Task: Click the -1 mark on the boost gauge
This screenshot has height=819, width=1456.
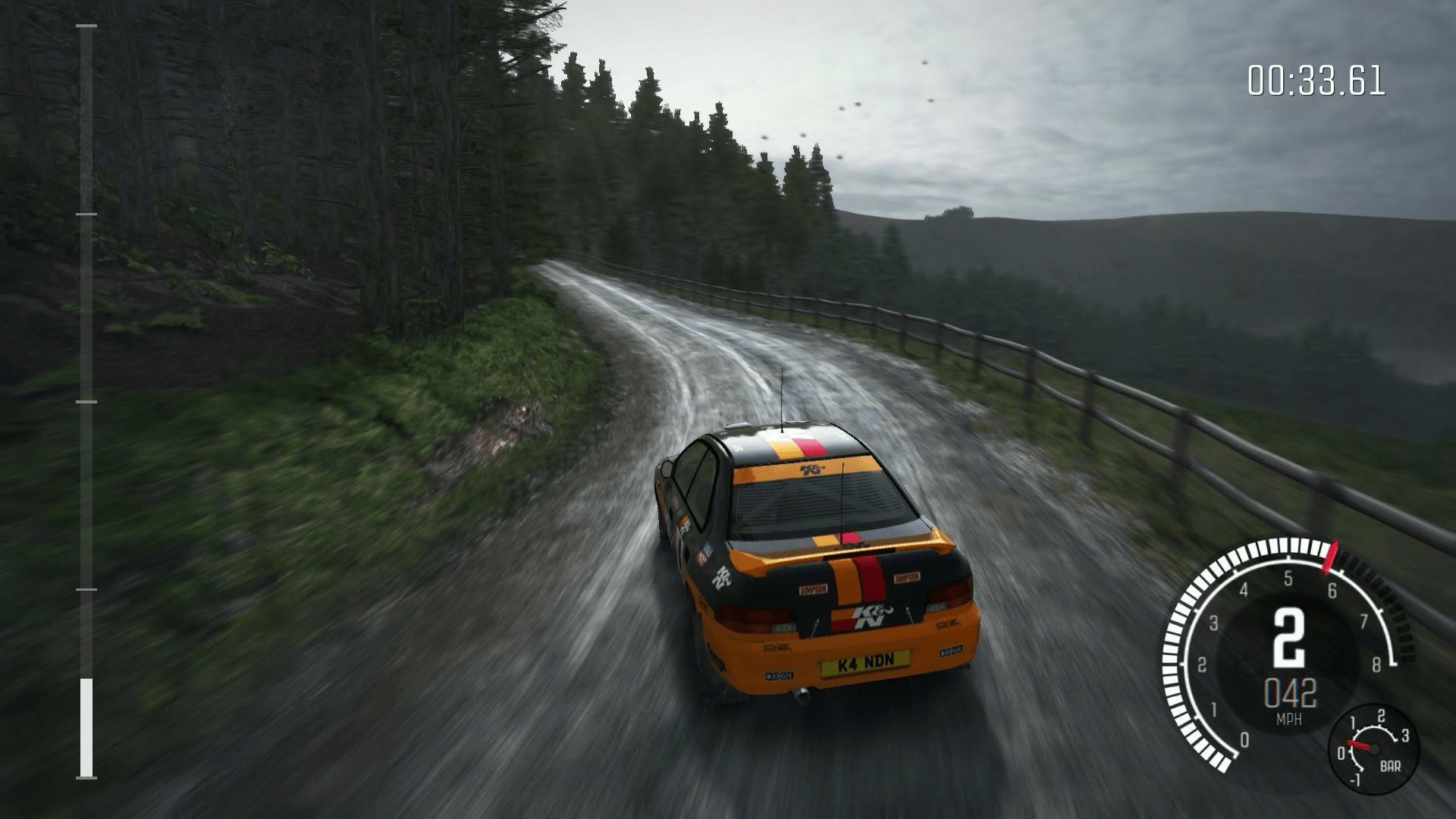Action: 1357,780
